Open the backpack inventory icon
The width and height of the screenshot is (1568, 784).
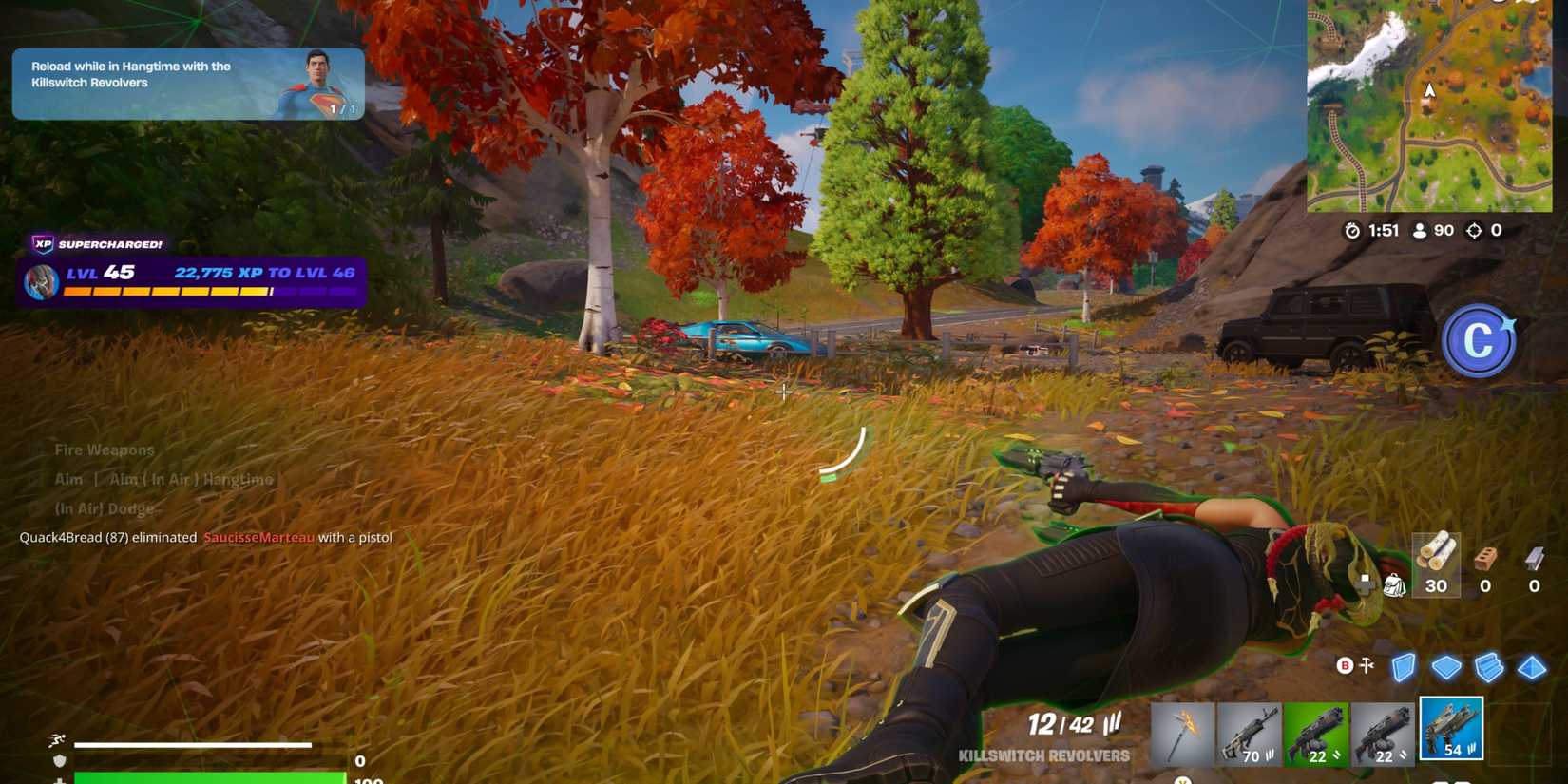1394,586
